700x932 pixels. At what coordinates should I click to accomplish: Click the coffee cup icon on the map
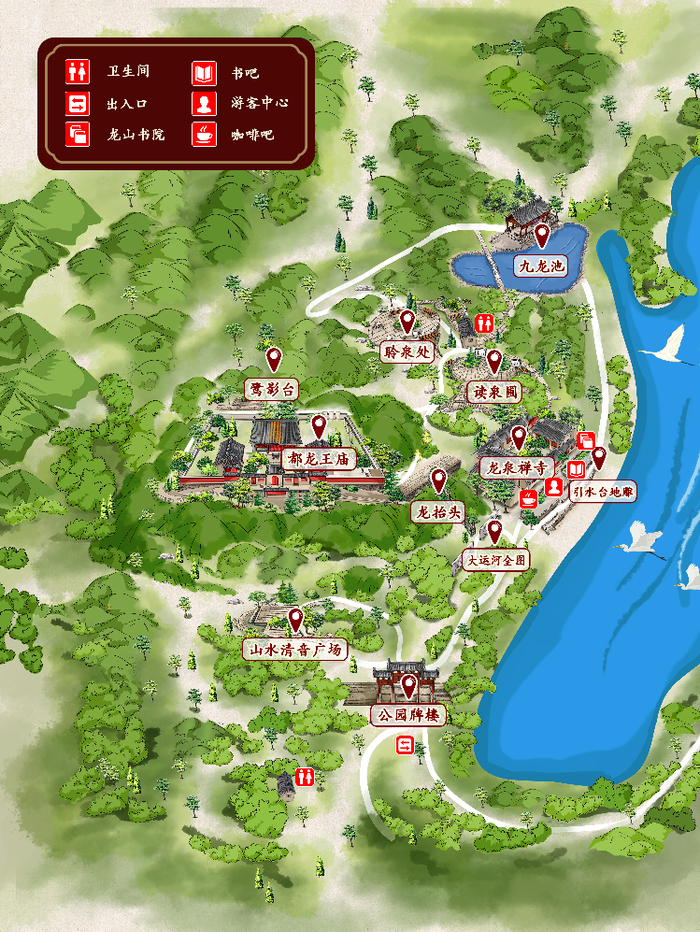tap(527, 496)
